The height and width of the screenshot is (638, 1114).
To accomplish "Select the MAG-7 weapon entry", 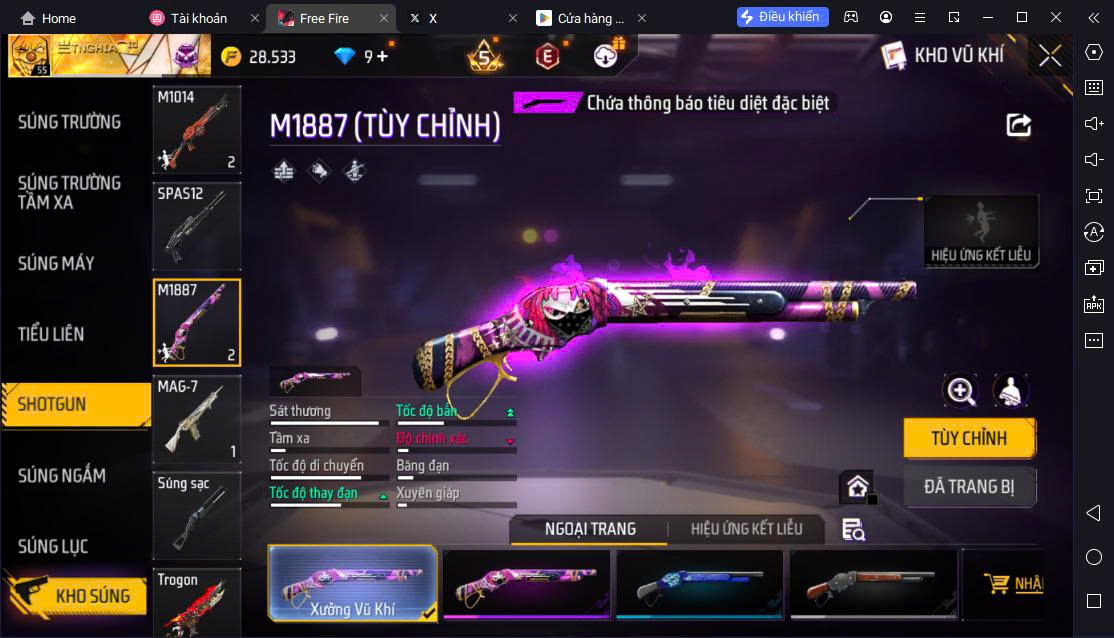I will 197,419.
